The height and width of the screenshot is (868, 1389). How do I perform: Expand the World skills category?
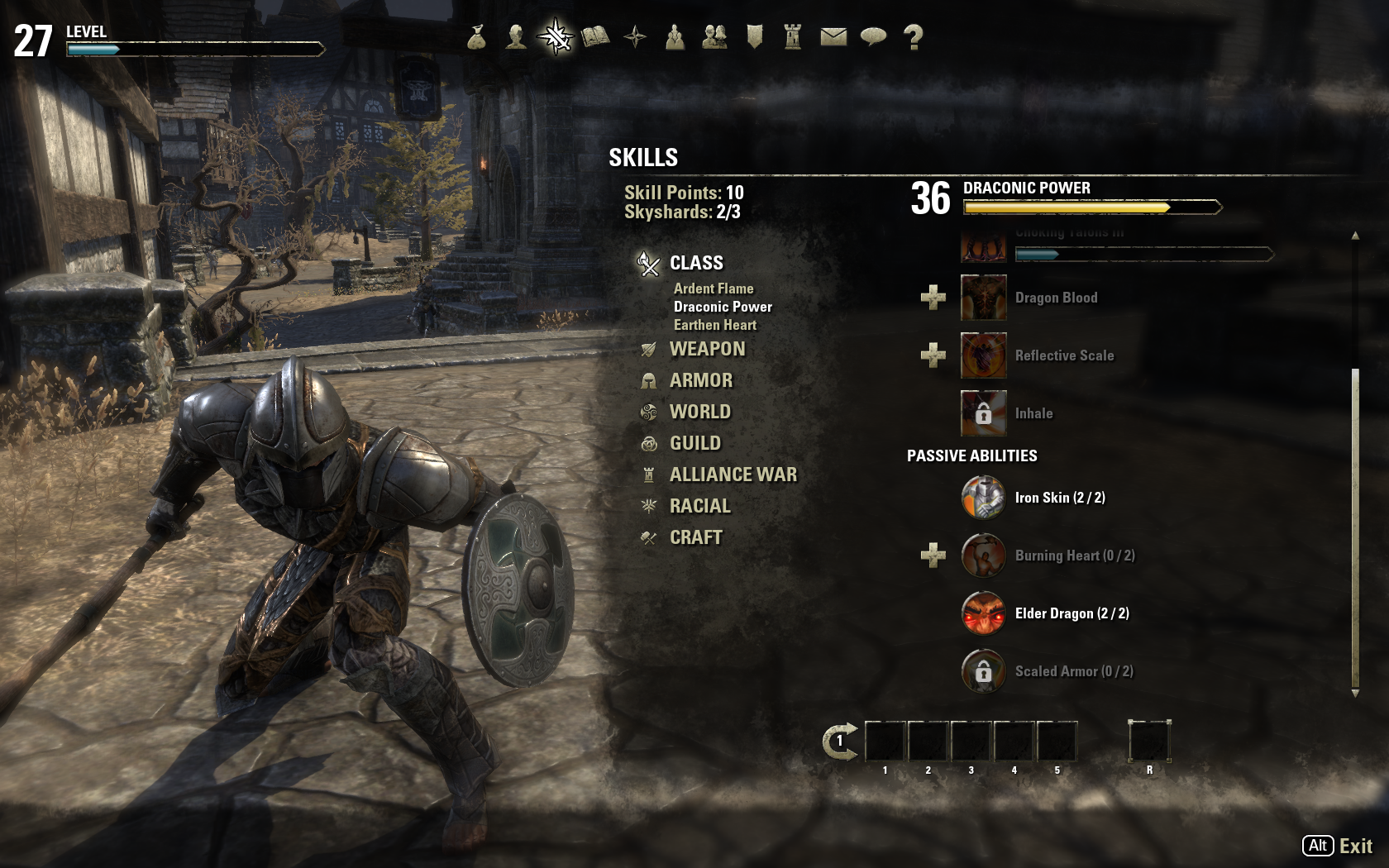[699, 412]
